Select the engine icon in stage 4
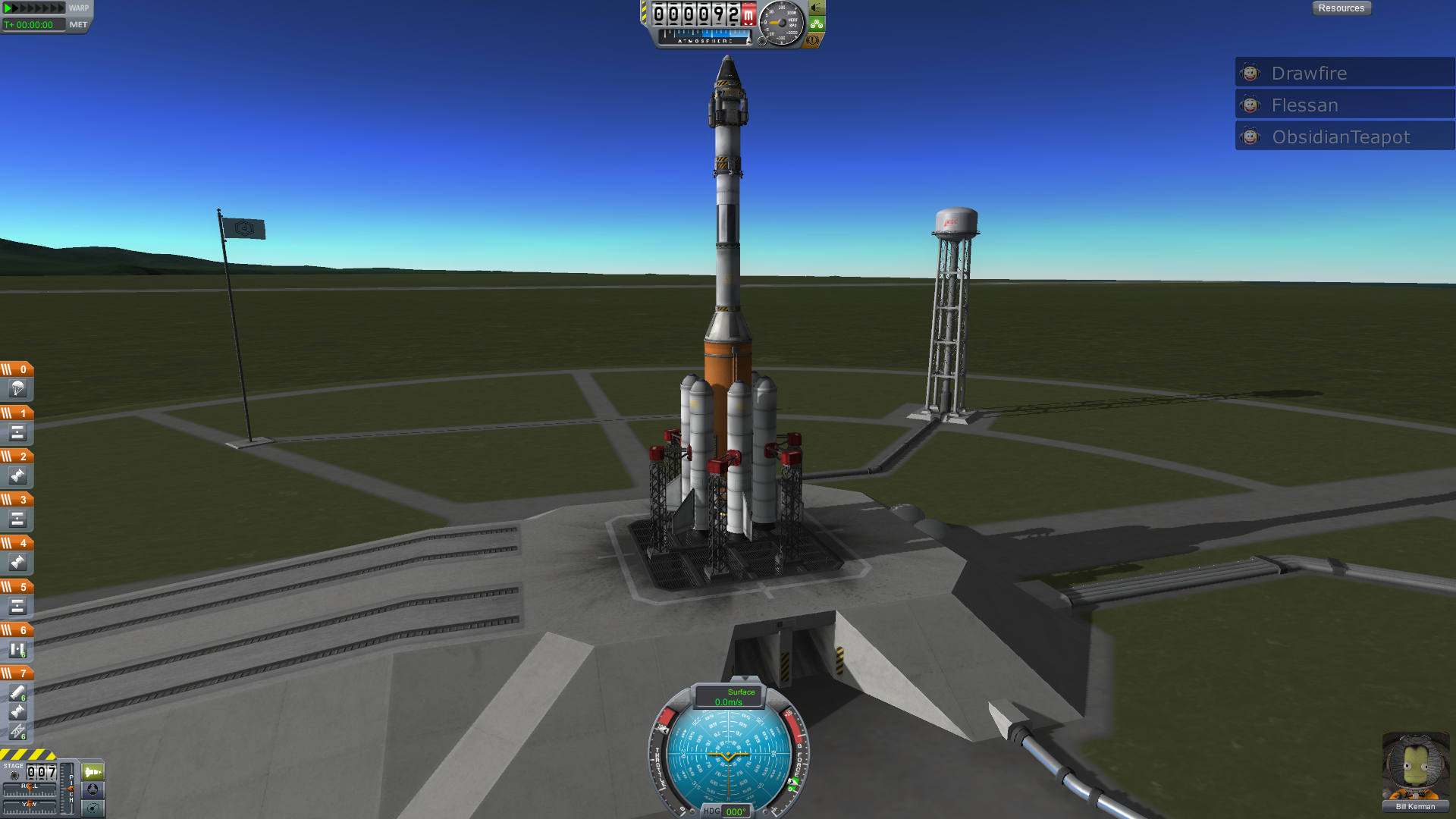The image size is (1456, 819). [17, 562]
